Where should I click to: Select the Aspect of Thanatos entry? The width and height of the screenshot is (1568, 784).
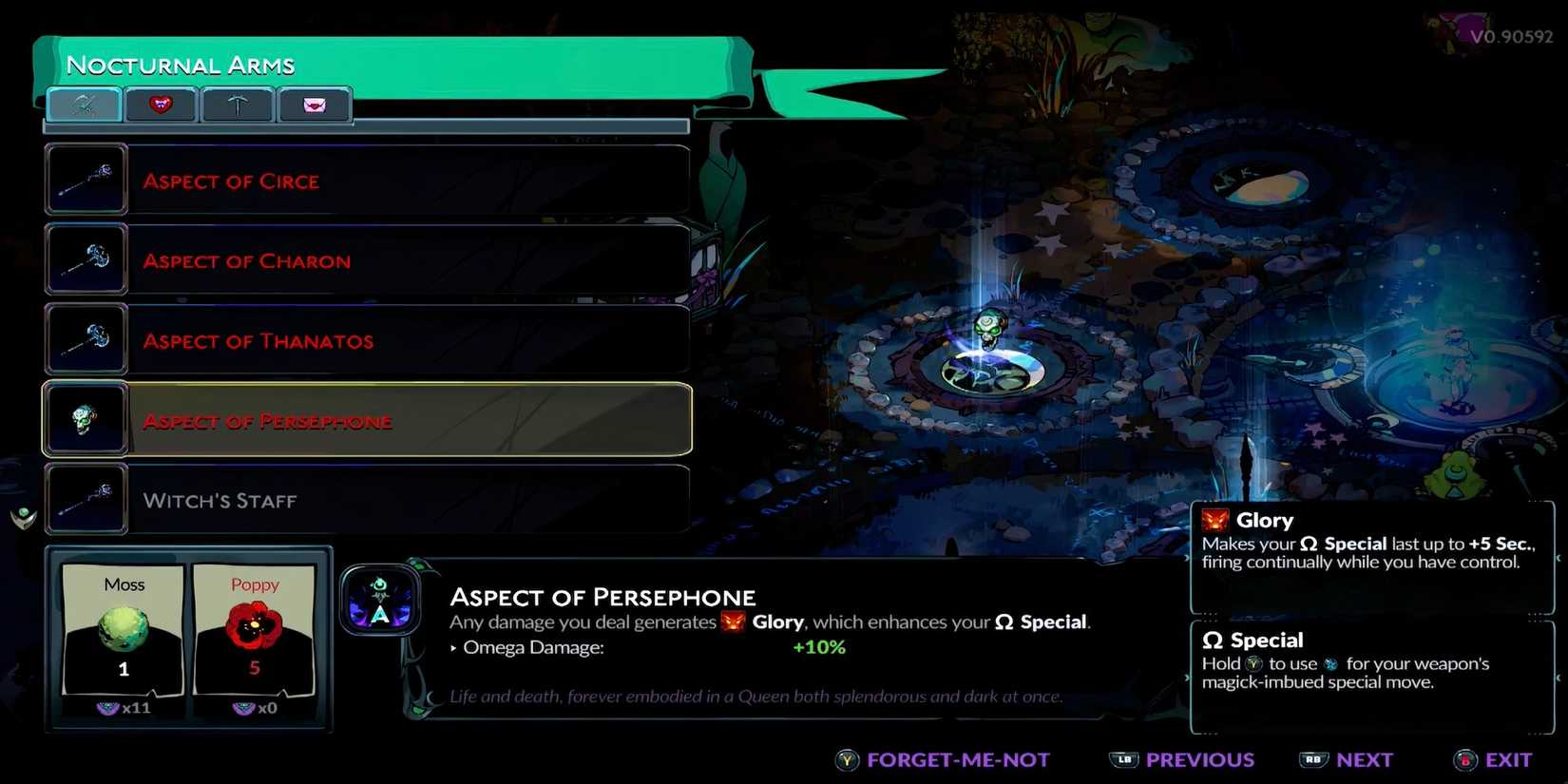[x=366, y=340]
